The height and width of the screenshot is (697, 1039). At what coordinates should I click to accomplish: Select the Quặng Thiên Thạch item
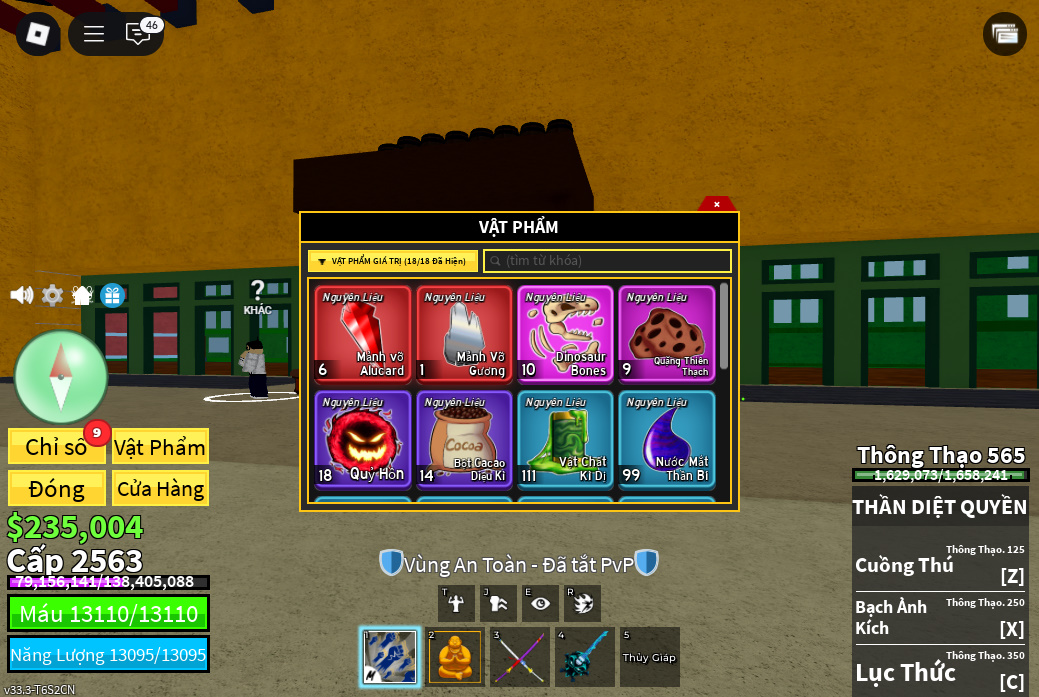pyautogui.click(x=666, y=334)
